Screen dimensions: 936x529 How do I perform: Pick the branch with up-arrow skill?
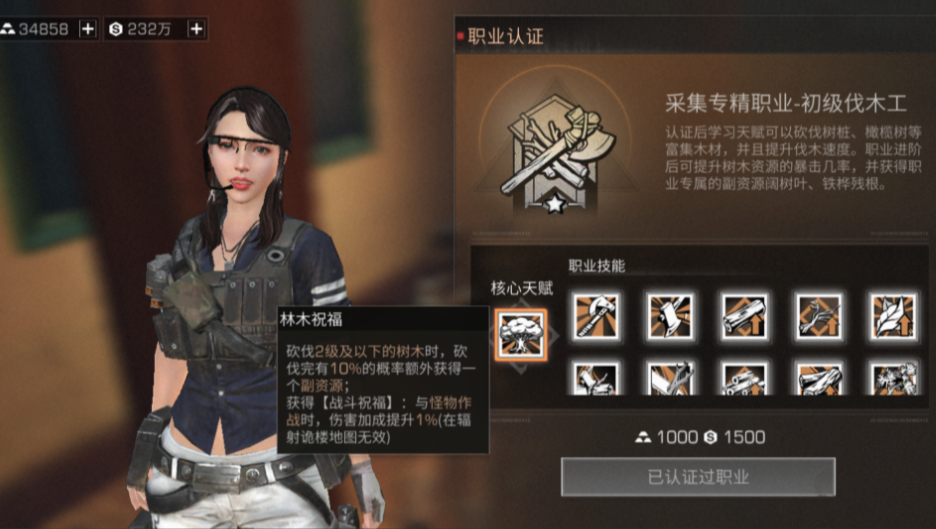pyautogui.click(x=819, y=316)
